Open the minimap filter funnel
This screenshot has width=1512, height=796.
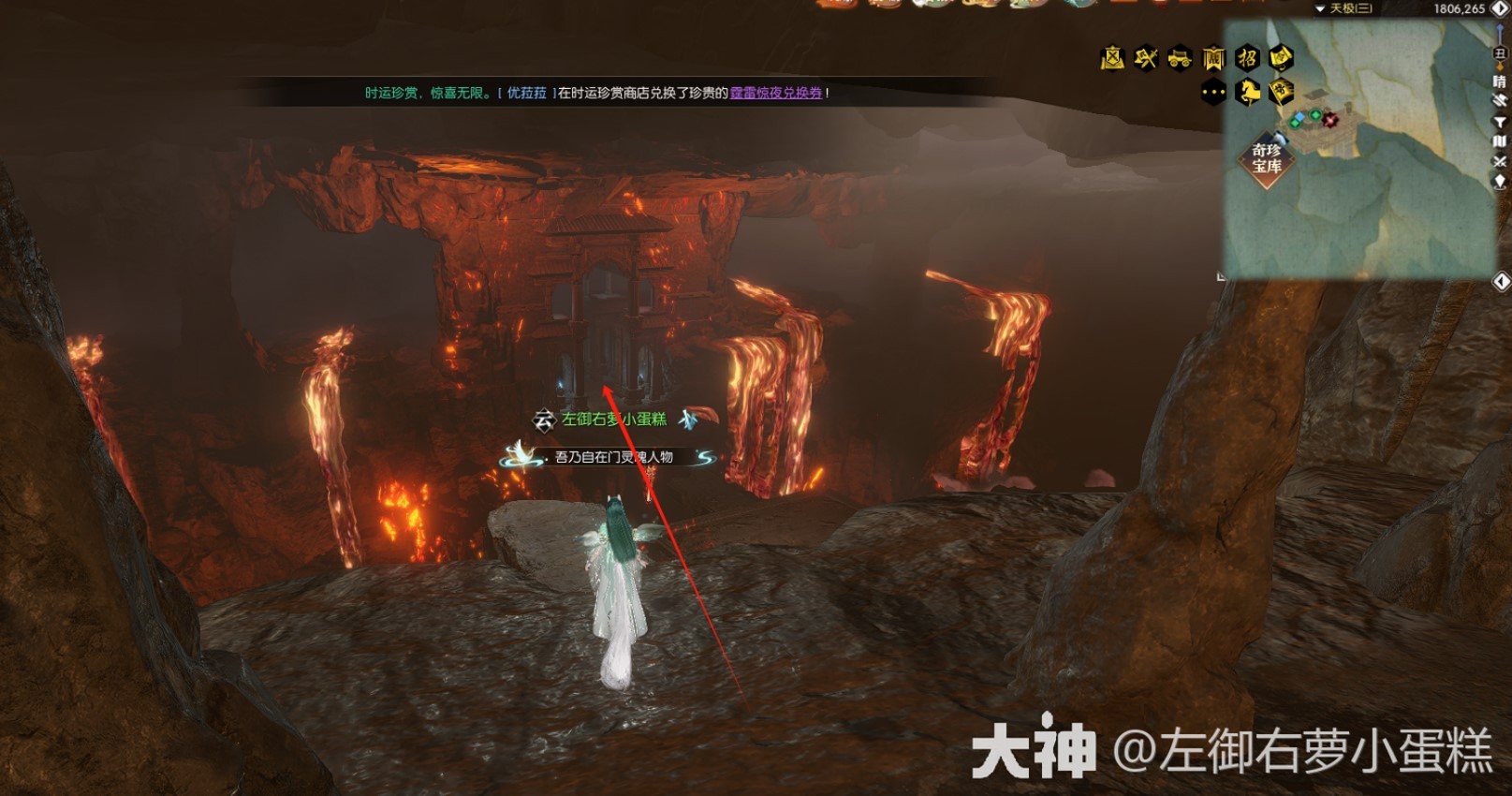pos(1500,122)
